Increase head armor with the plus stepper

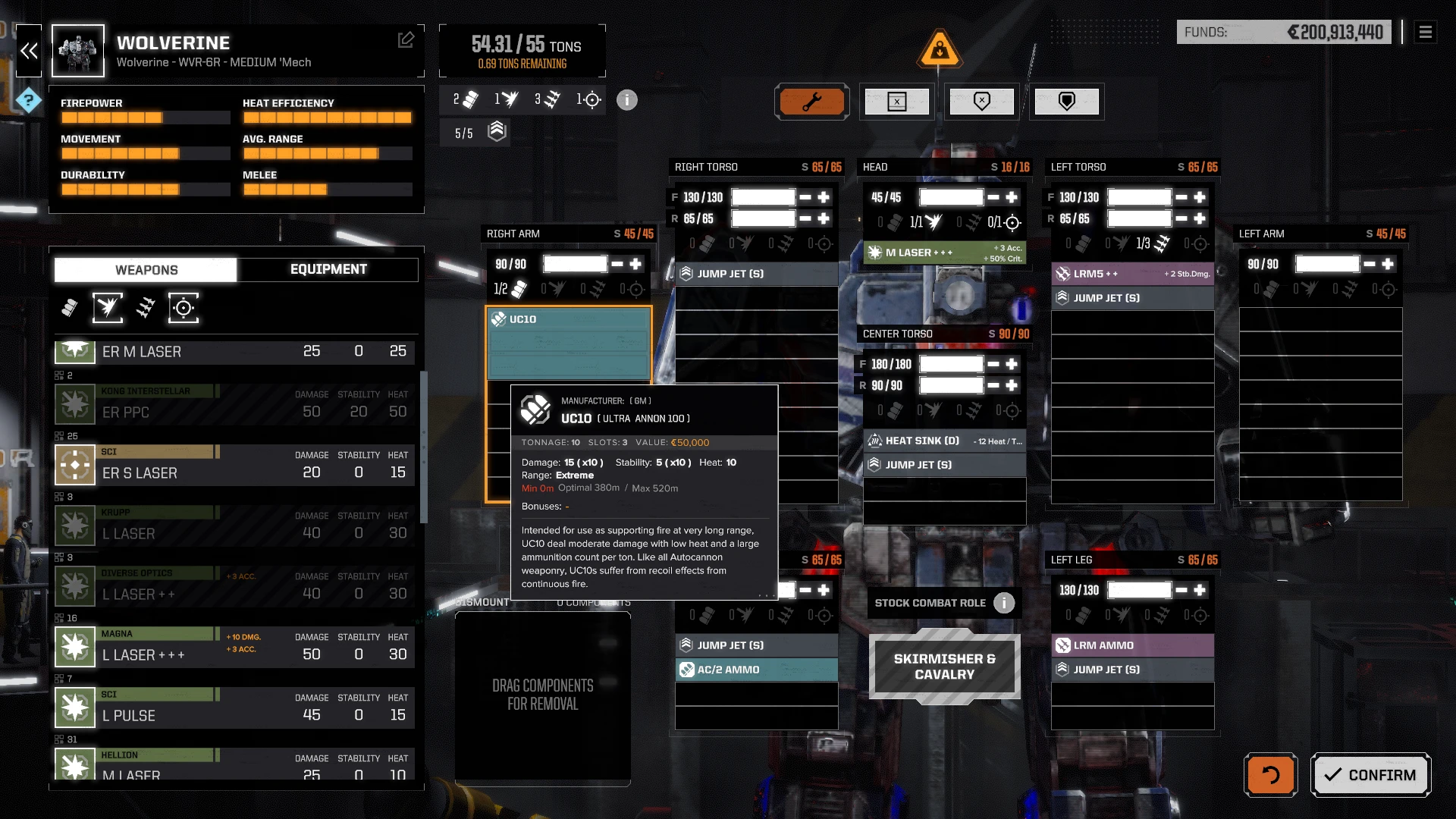[x=1011, y=197]
